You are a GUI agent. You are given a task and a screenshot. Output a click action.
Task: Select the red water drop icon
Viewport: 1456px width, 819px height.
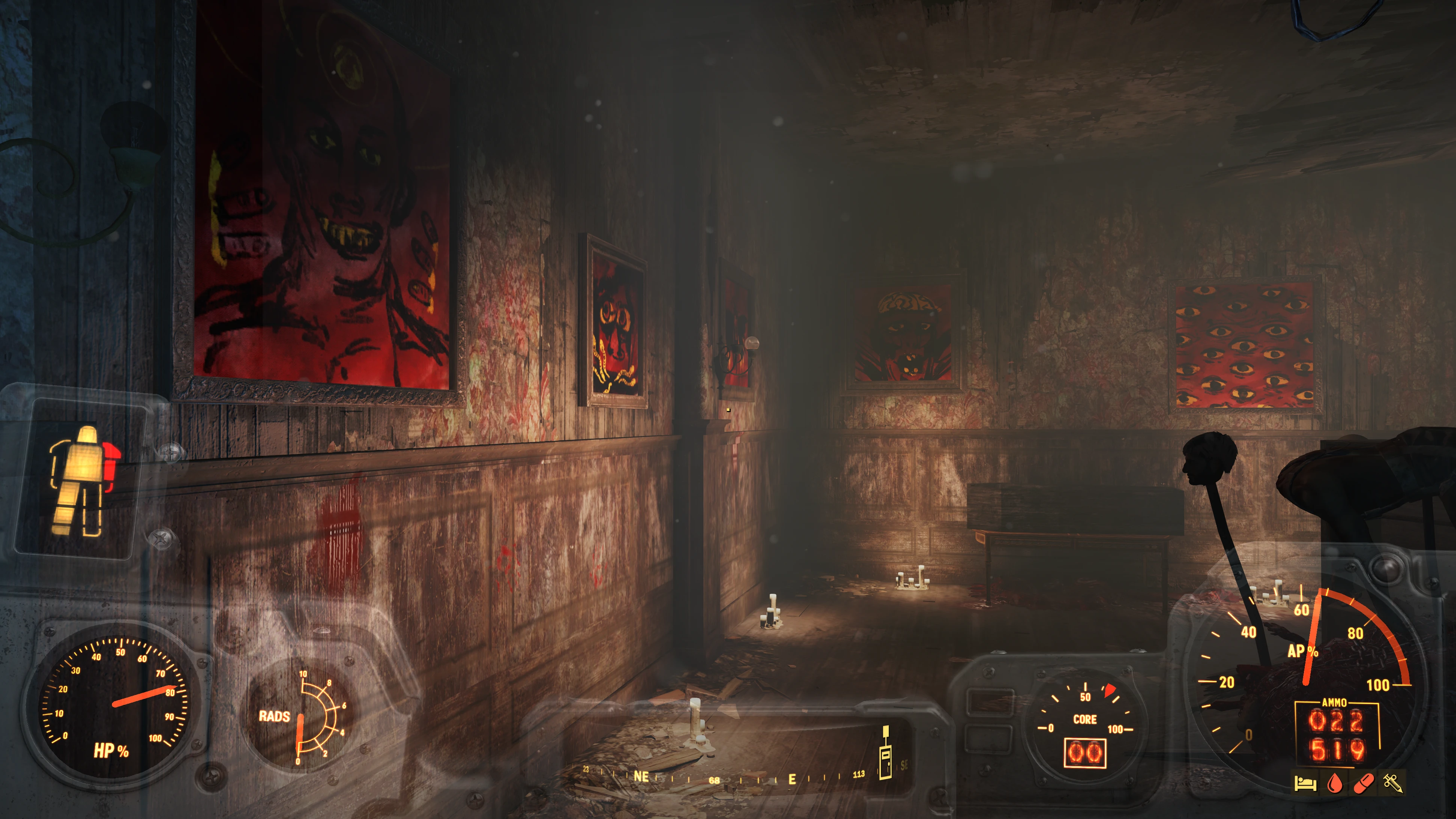point(1334,783)
